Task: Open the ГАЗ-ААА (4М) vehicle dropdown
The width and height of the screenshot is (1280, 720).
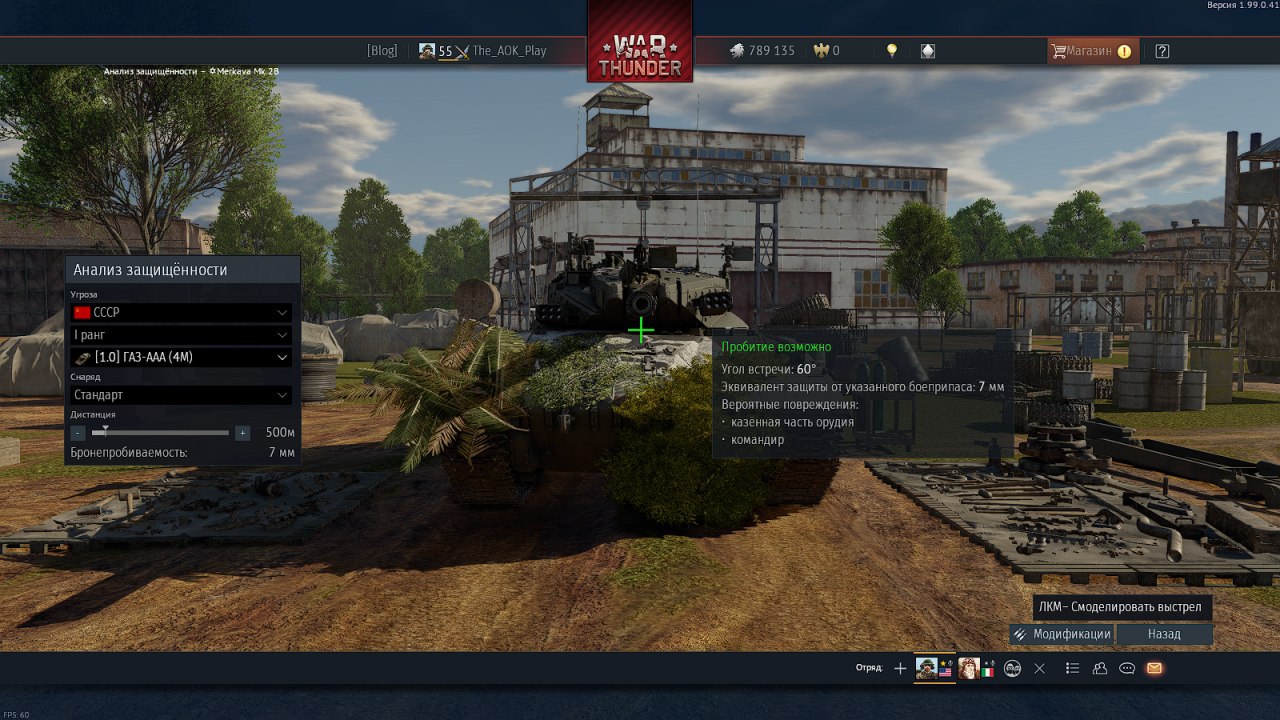Action: click(x=181, y=357)
